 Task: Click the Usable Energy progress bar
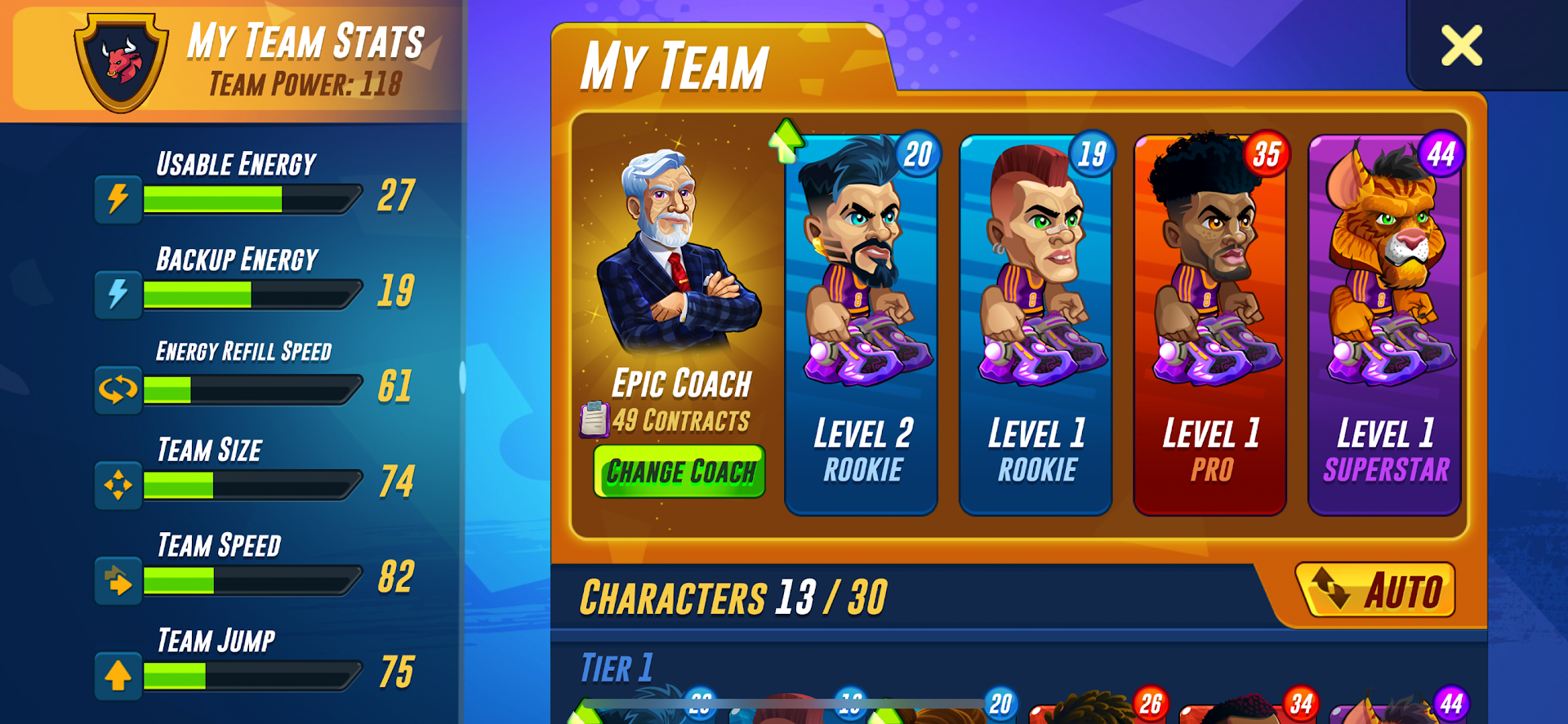coord(253,197)
